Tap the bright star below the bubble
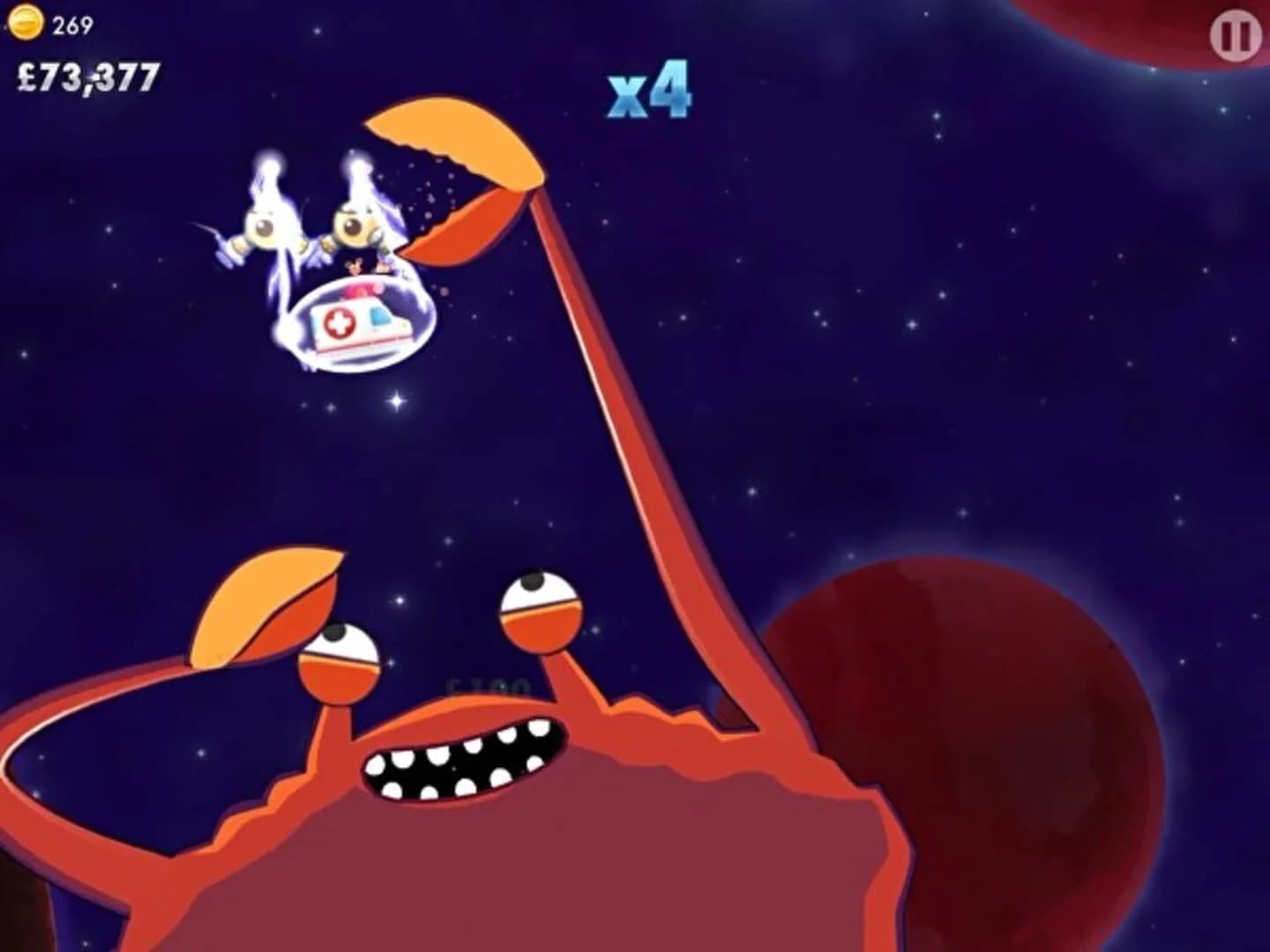This screenshot has height=952, width=1270. click(x=394, y=402)
